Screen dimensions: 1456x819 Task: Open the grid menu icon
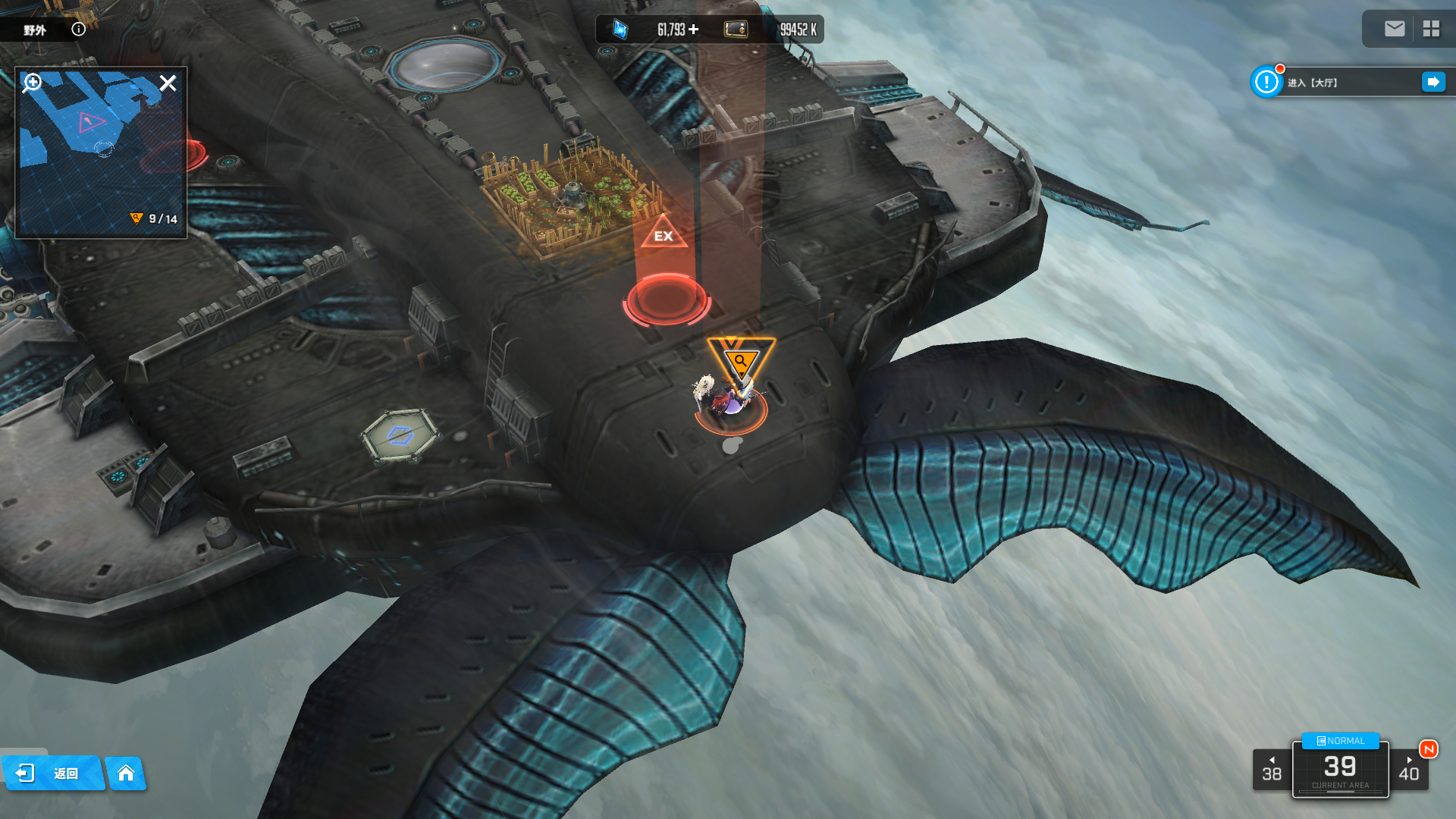click(x=1431, y=29)
